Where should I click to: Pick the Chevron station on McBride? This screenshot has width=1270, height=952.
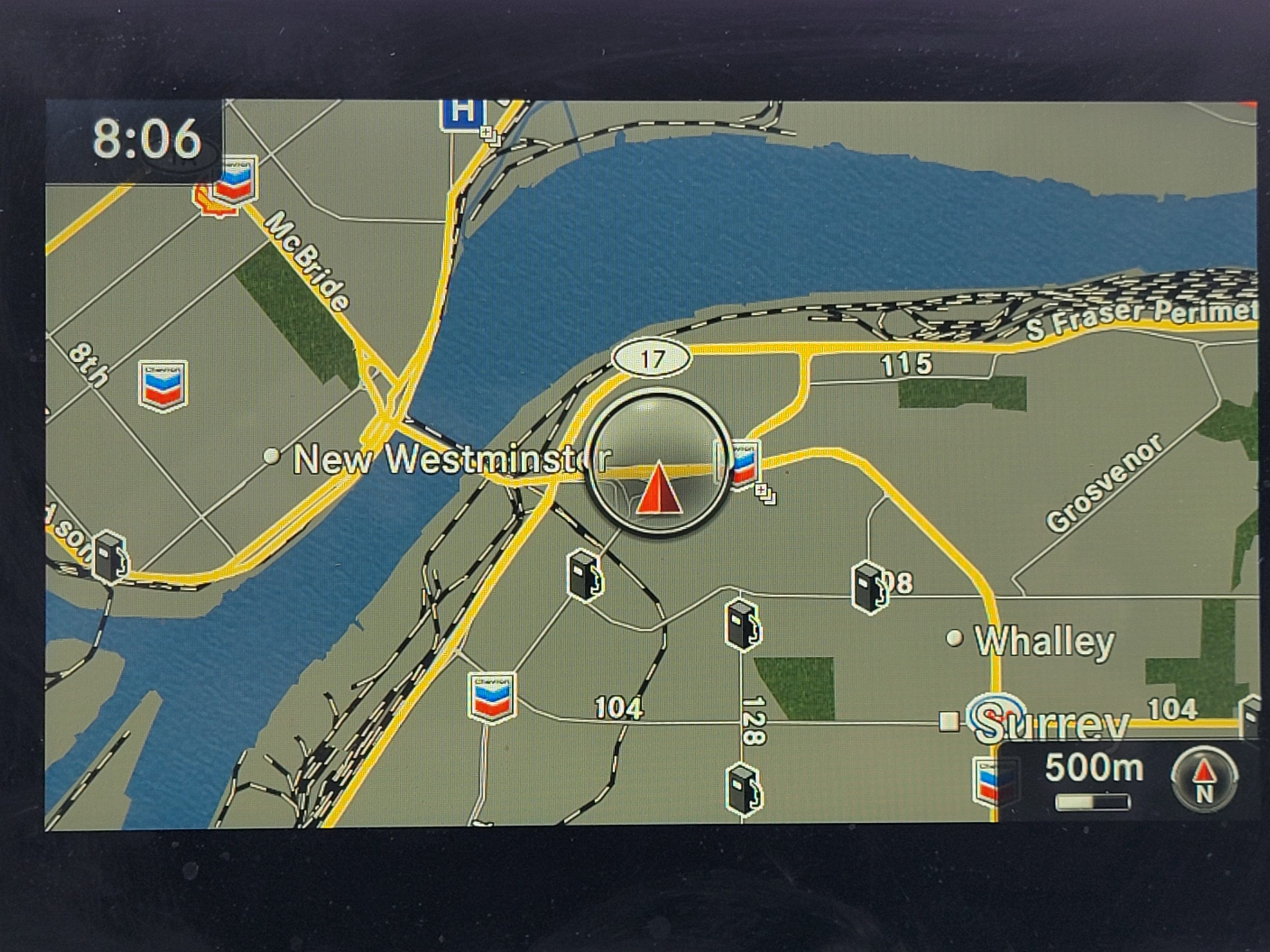point(235,179)
